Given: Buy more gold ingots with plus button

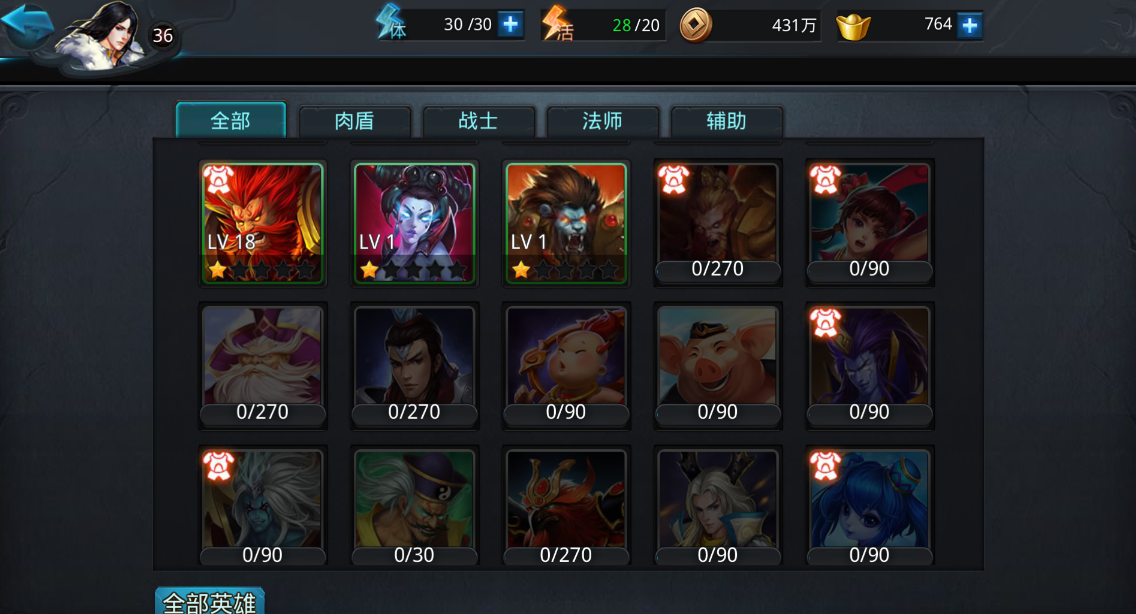Looking at the screenshot, I should [x=968, y=25].
